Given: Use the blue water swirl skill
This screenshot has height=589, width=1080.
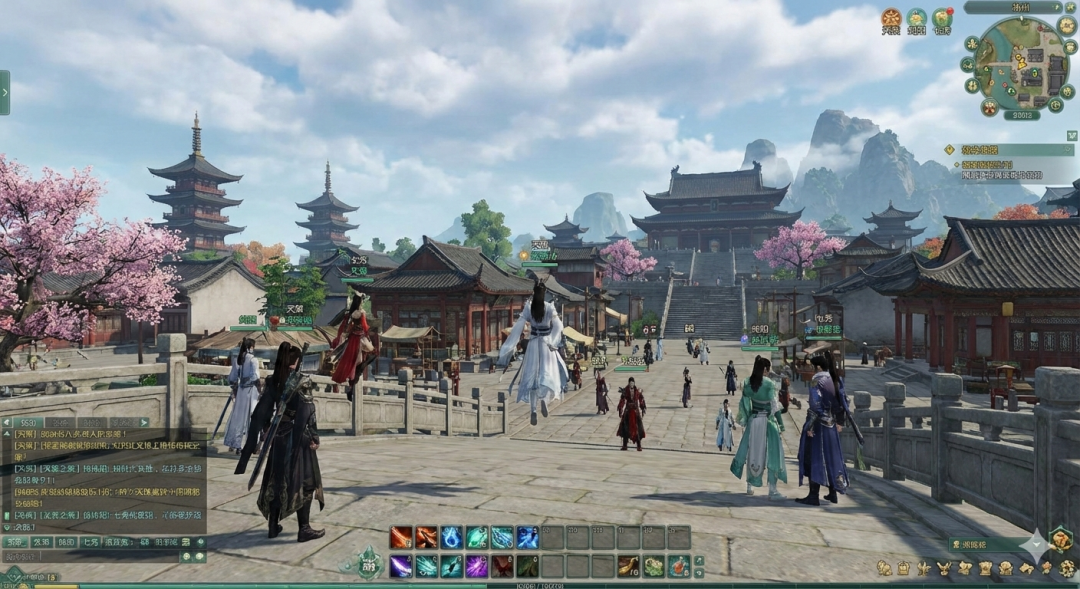Looking at the screenshot, I should tap(451, 538).
